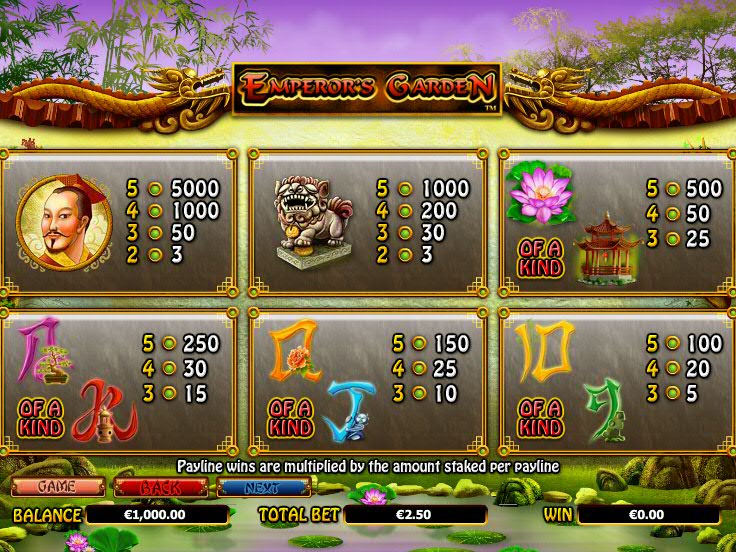Show the NEXT paytable page
The image size is (736, 552).
[x=263, y=487]
